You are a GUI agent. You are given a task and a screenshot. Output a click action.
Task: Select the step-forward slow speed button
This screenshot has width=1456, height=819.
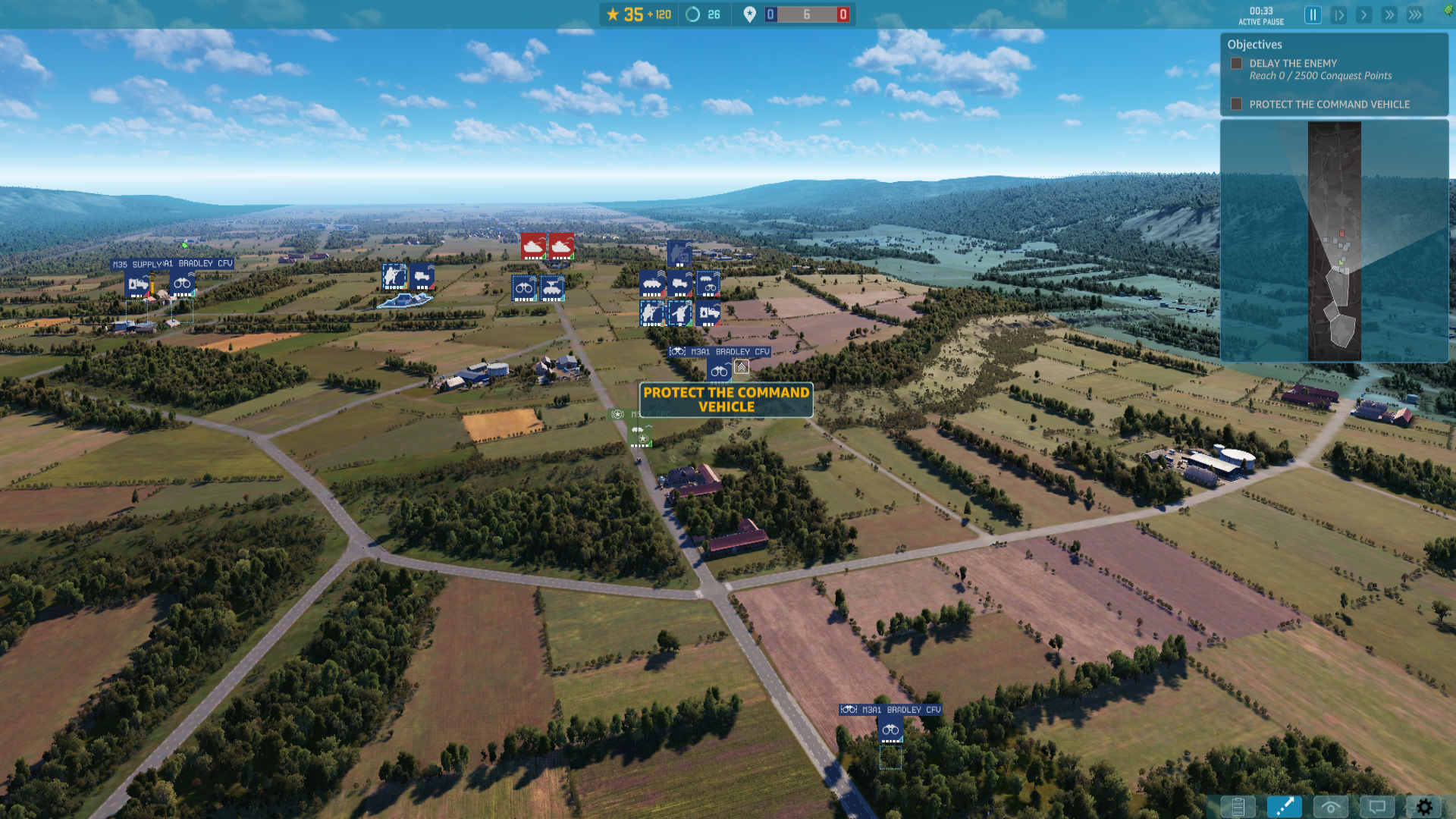[1338, 15]
